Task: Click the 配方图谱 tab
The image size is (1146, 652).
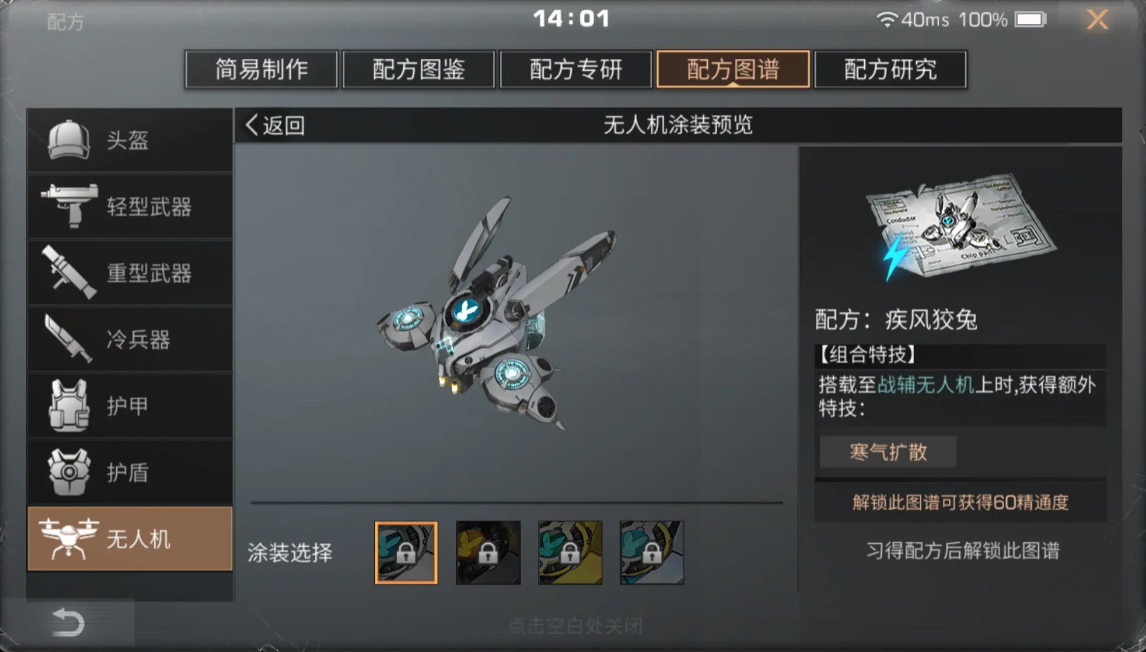Action: [x=733, y=70]
